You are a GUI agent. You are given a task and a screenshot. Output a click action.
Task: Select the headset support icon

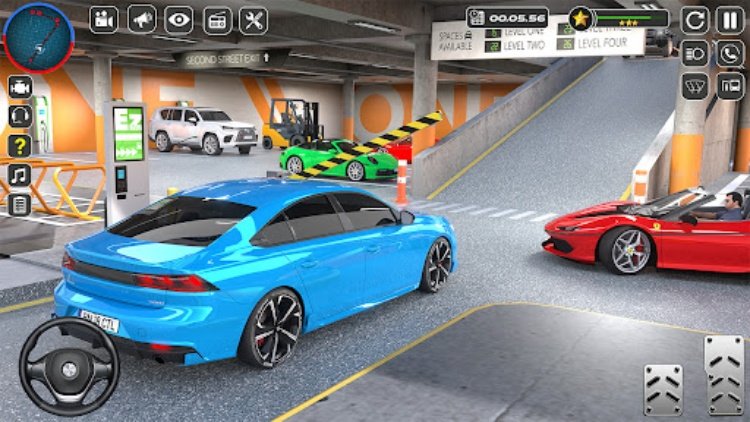point(19,116)
